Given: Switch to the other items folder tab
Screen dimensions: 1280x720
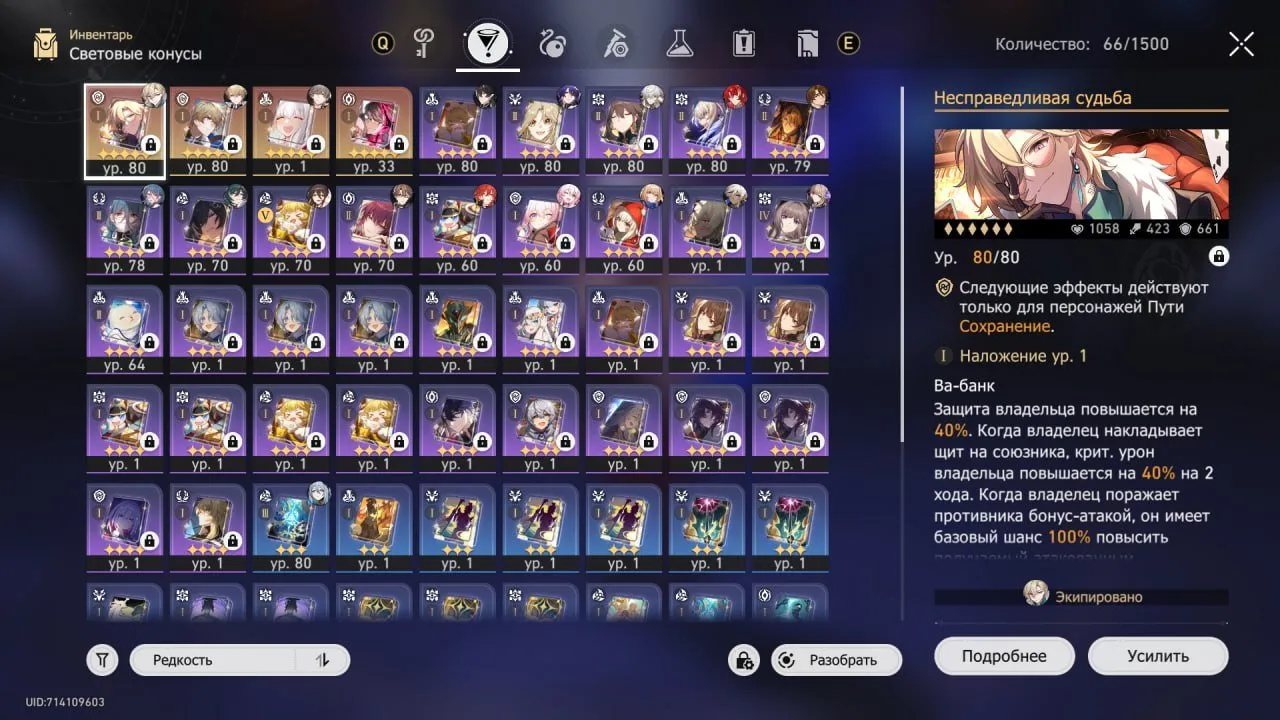Looking at the screenshot, I should [x=808, y=44].
